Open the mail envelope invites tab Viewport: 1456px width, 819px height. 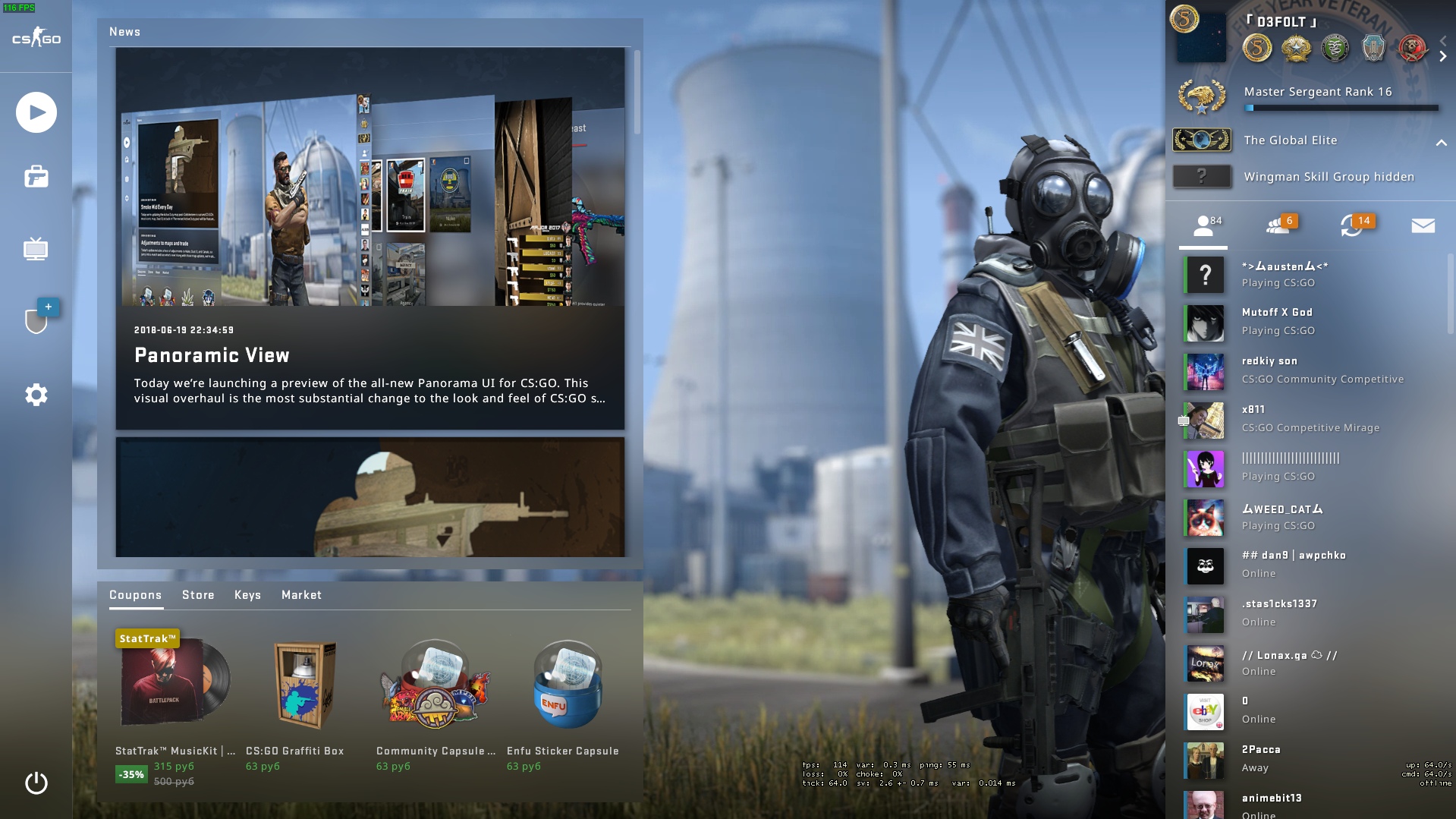pyautogui.click(x=1423, y=225)
